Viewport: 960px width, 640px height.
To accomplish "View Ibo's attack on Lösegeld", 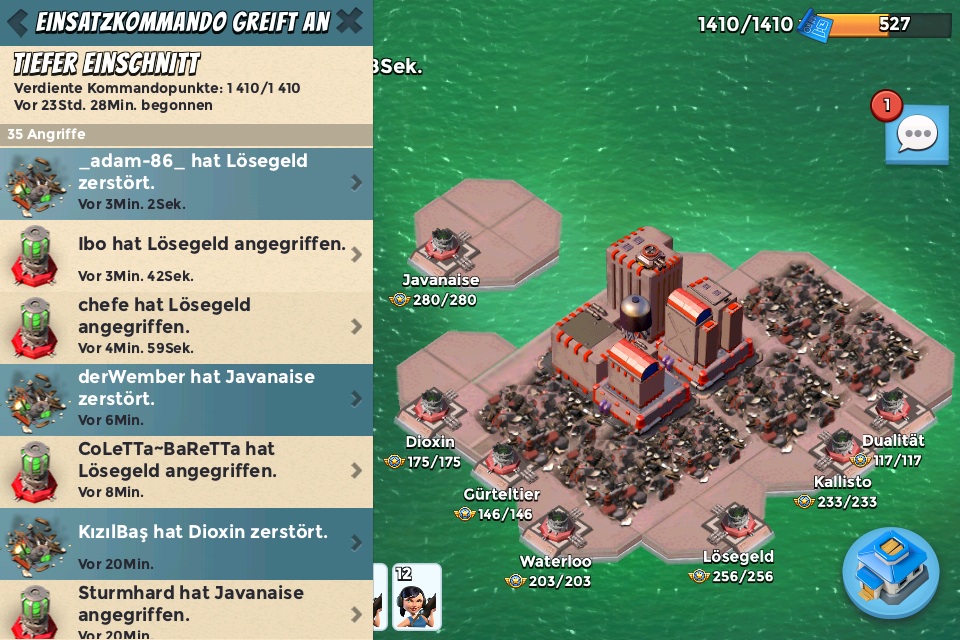I will [x=186, y=255].
